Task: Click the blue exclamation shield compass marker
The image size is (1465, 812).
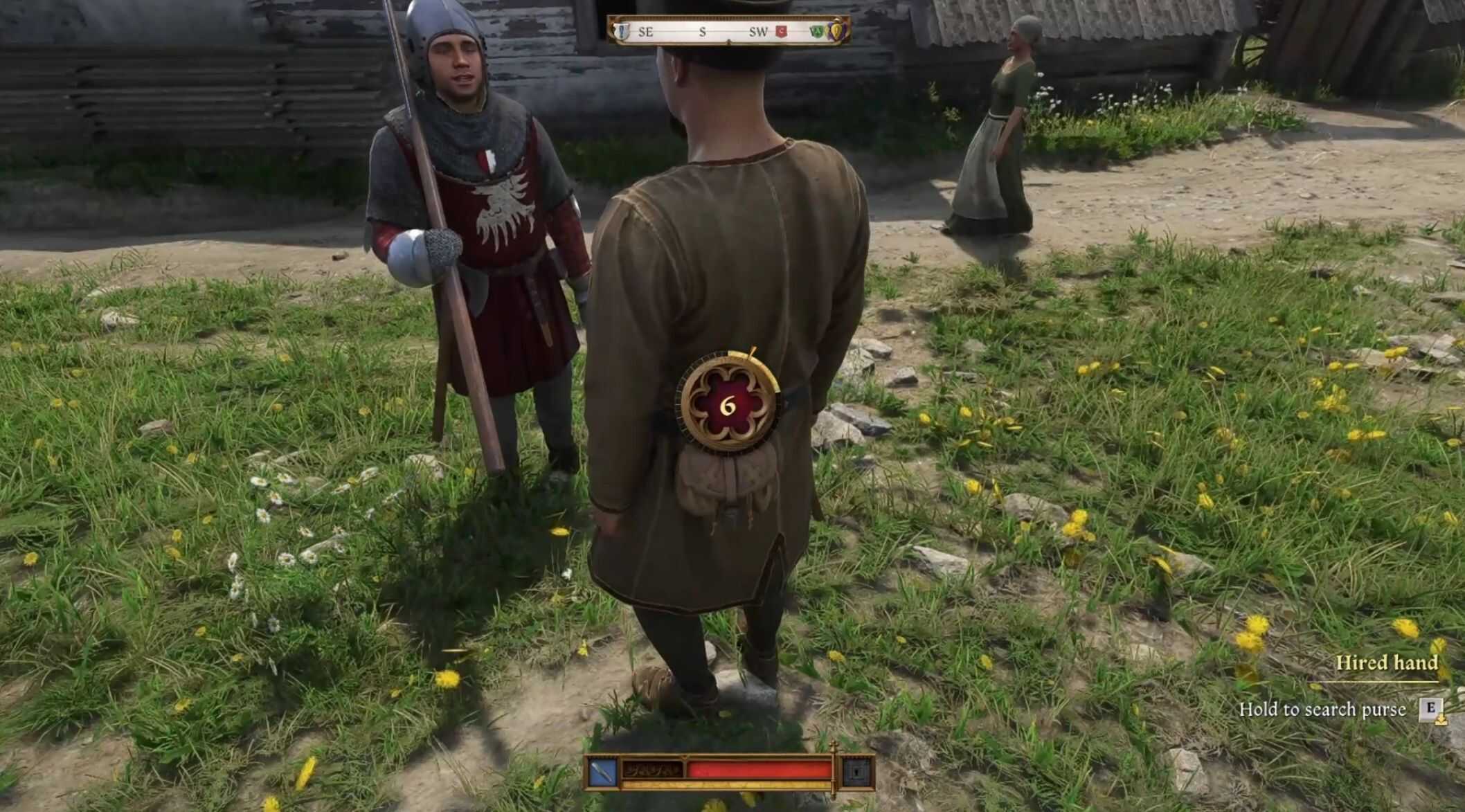Action: tap(622, 31)
